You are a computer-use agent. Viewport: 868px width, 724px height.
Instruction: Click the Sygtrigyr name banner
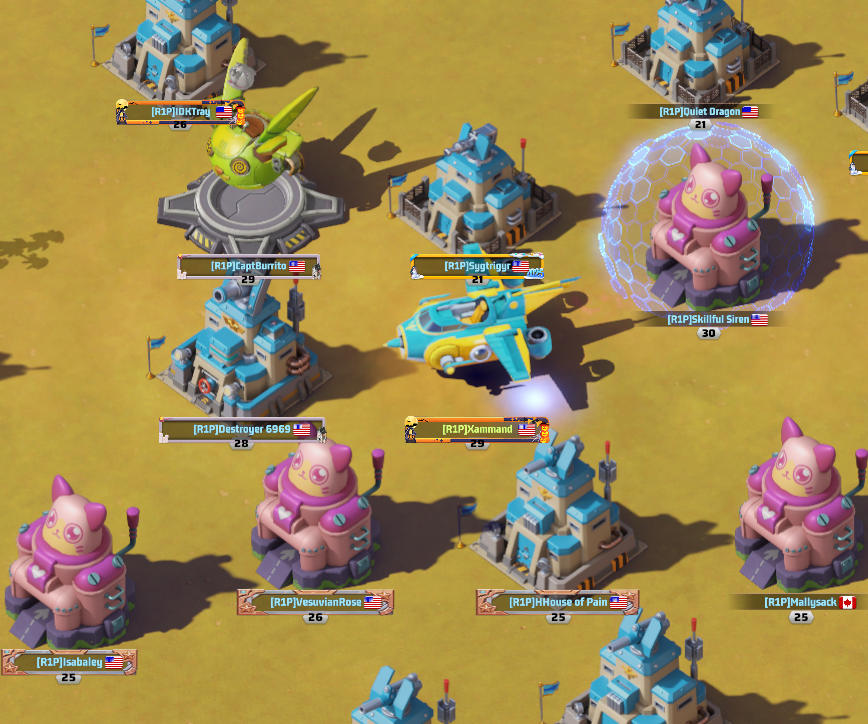click(476, 267)
